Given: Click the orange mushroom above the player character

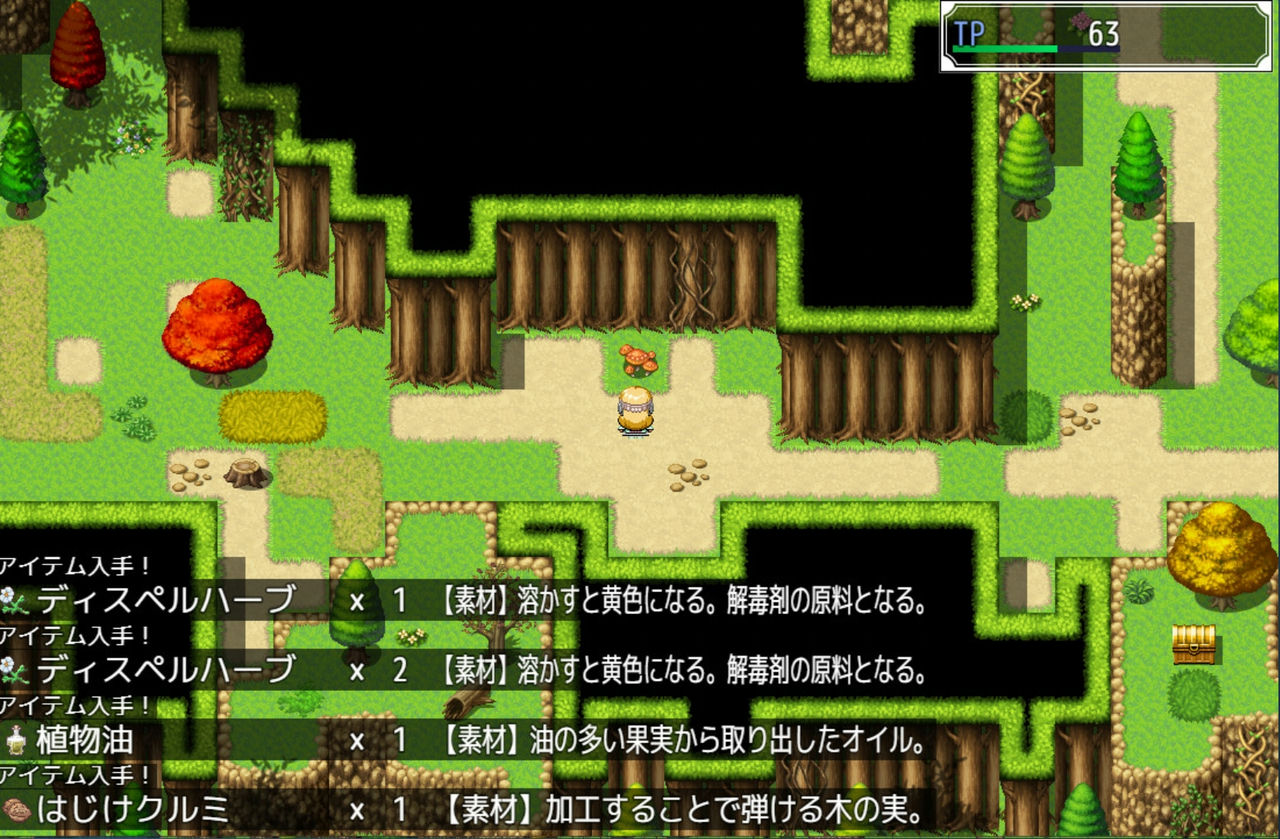Looking at the screenshot, I should tap(637, 360).
